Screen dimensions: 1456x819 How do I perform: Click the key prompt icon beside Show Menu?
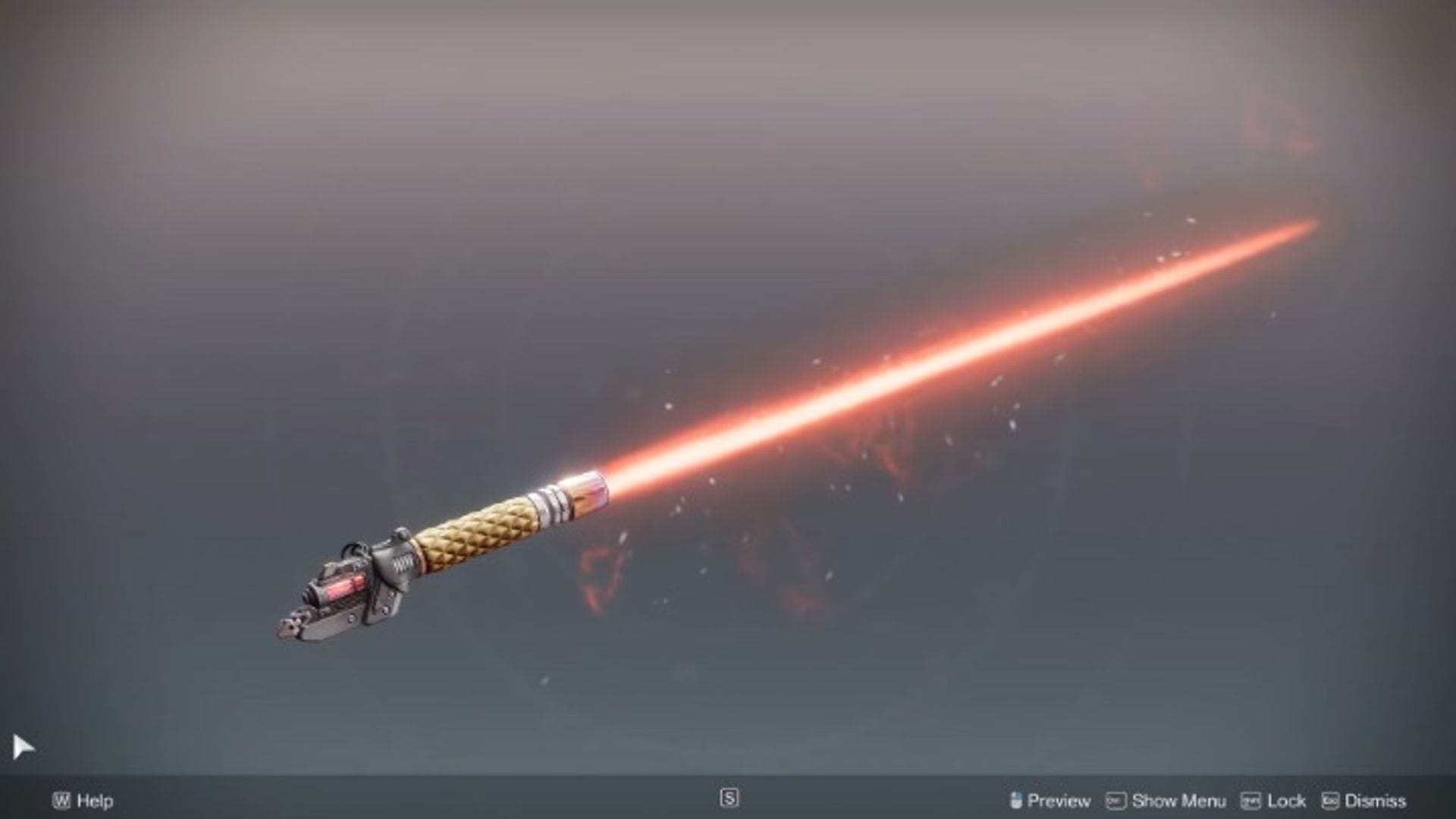tap(1116, 800)
